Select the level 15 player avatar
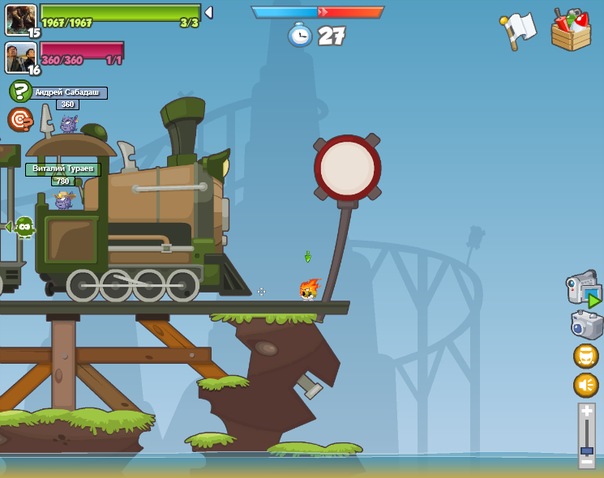The image size is (604, 478). (20, 18)
